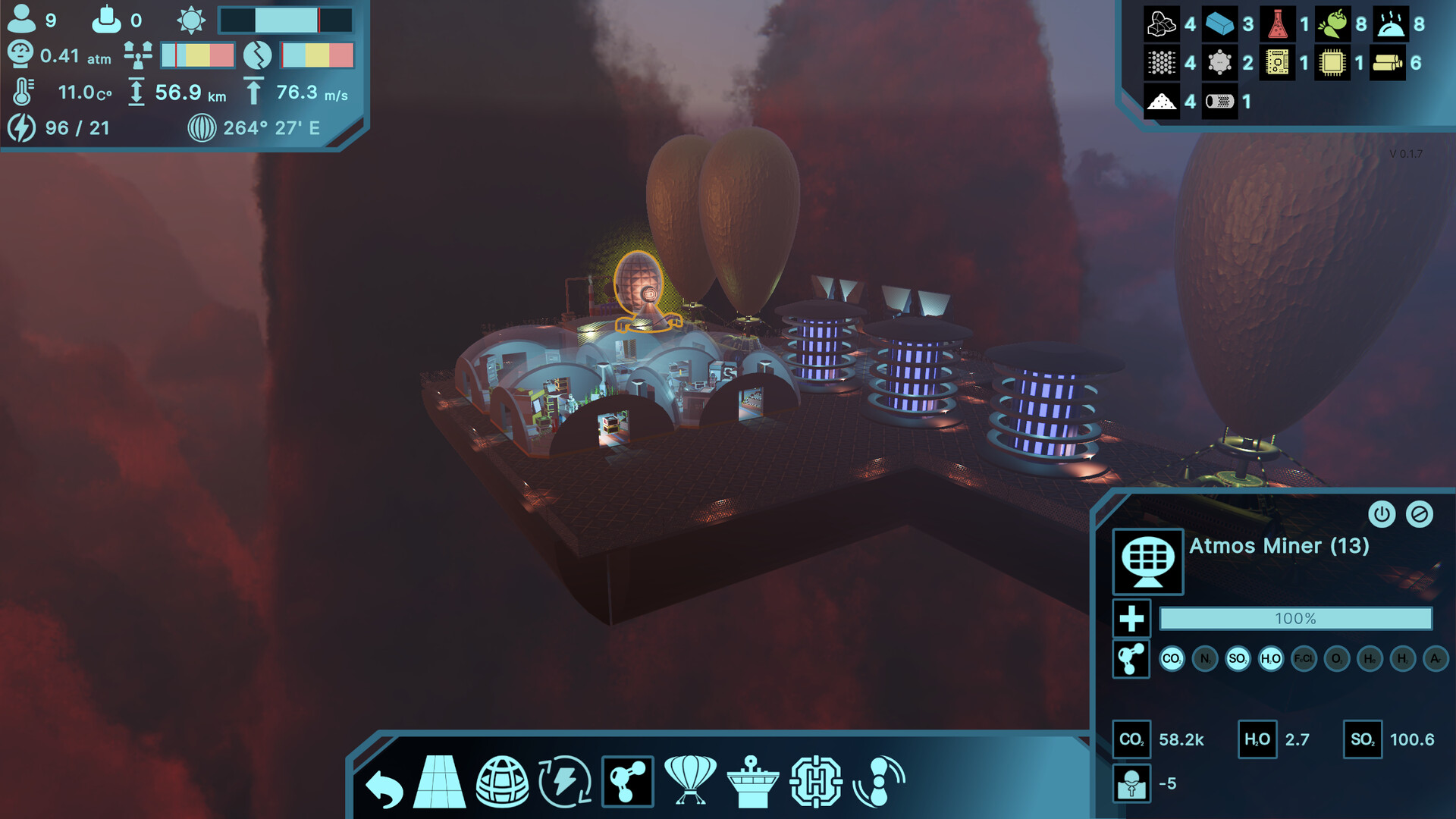Click the back arrow in build bar
Image resolution: width=1456 pixels, height=819 pixels.
tap(384, 787)
